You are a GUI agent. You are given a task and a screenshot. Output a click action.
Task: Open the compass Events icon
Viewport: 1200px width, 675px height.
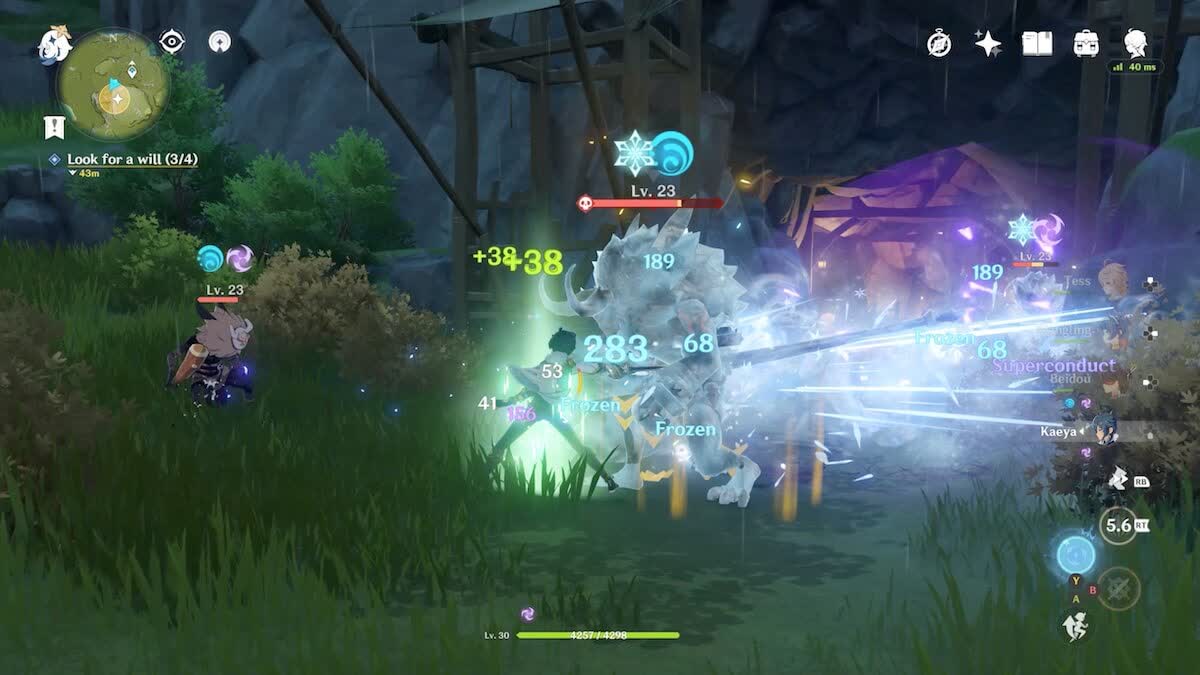tap(939, 43)
